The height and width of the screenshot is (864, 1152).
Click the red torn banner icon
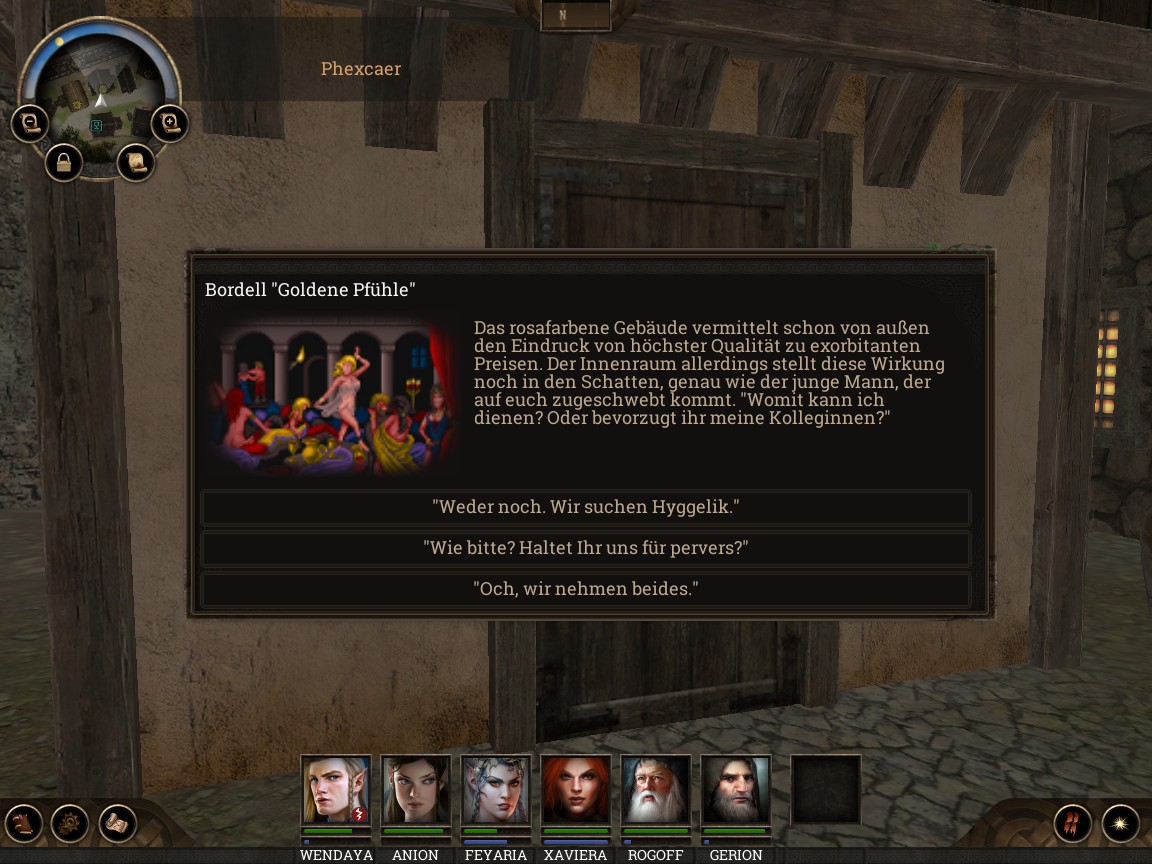coord(1072,823)
